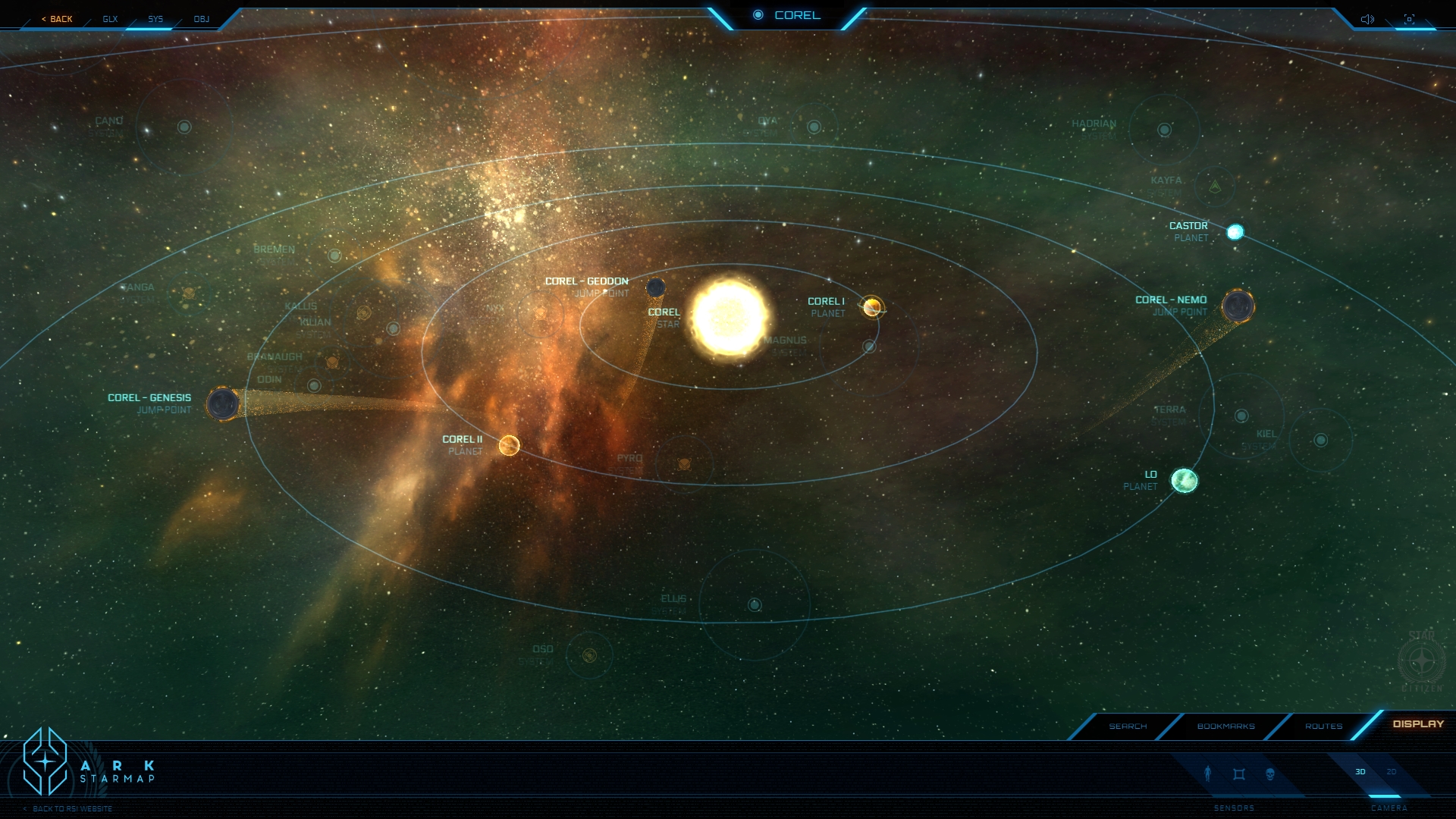The width and height of the screenshot is (1456, 819).
Task: Show the Routes tab
Action: click(x=1323, y=726)
